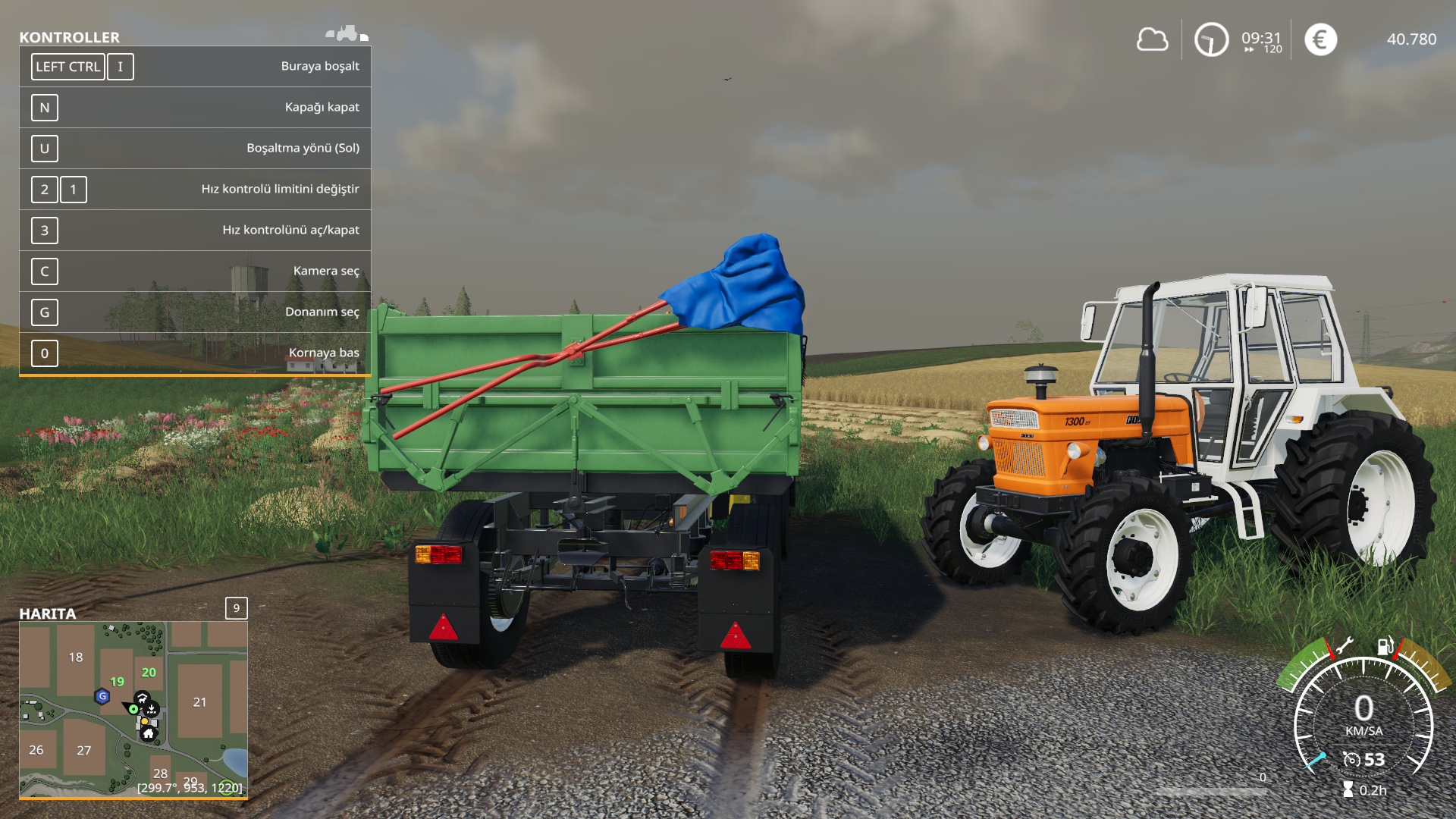Select field 27 on the minimap
This screenshot has height=819, width=1456.
tap(83, 751)
